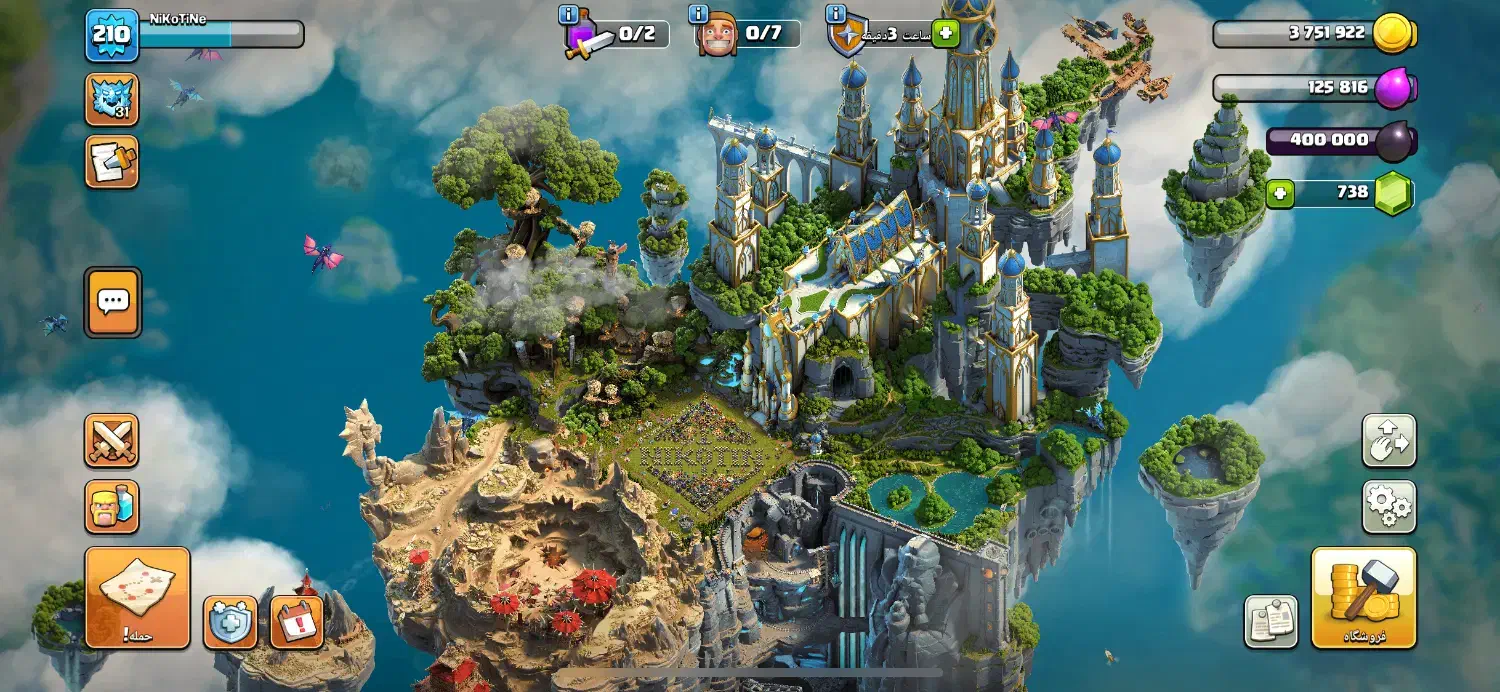Viewport: 1500px width, 692px height.
Task: Open the calendar events button
Action: 296,622
